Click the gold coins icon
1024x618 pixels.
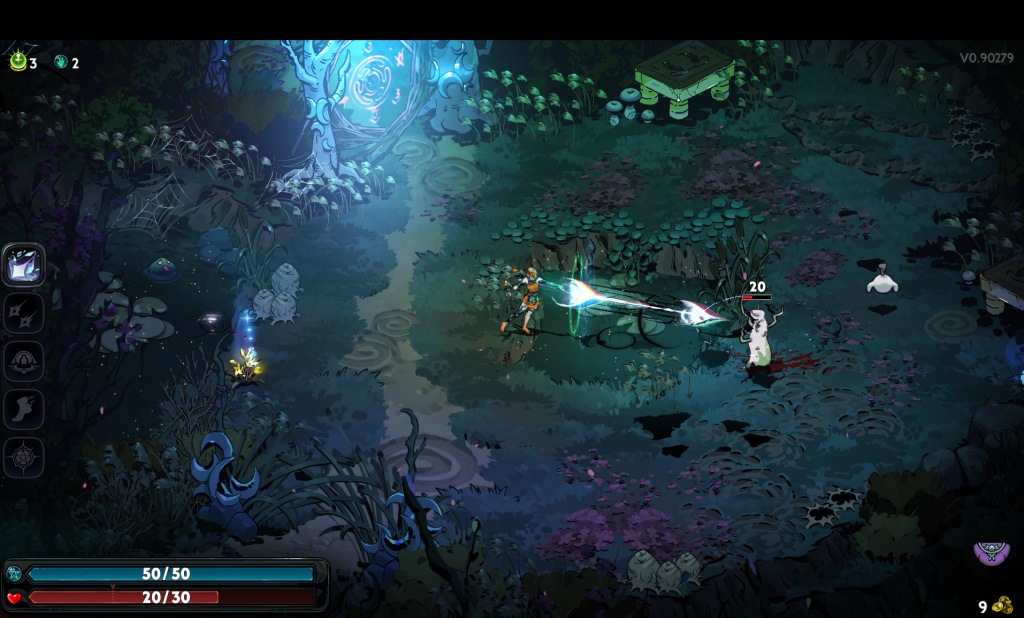coord(1002,605)
